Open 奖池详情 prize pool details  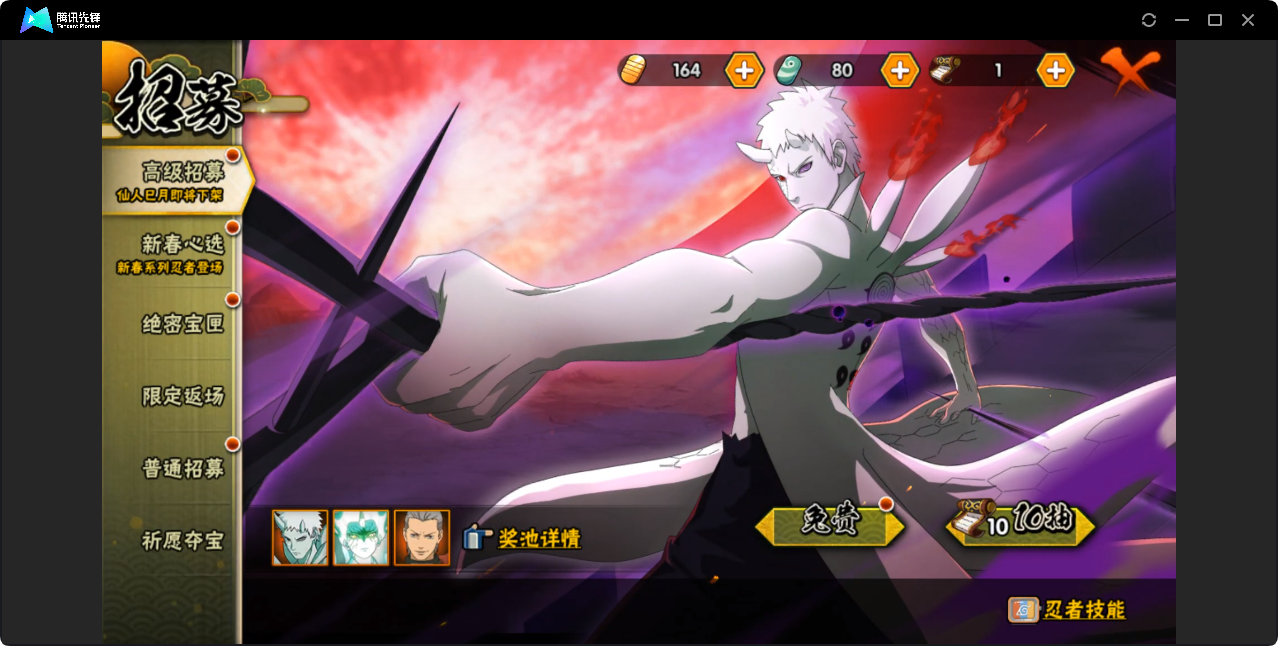click(523, 538)
